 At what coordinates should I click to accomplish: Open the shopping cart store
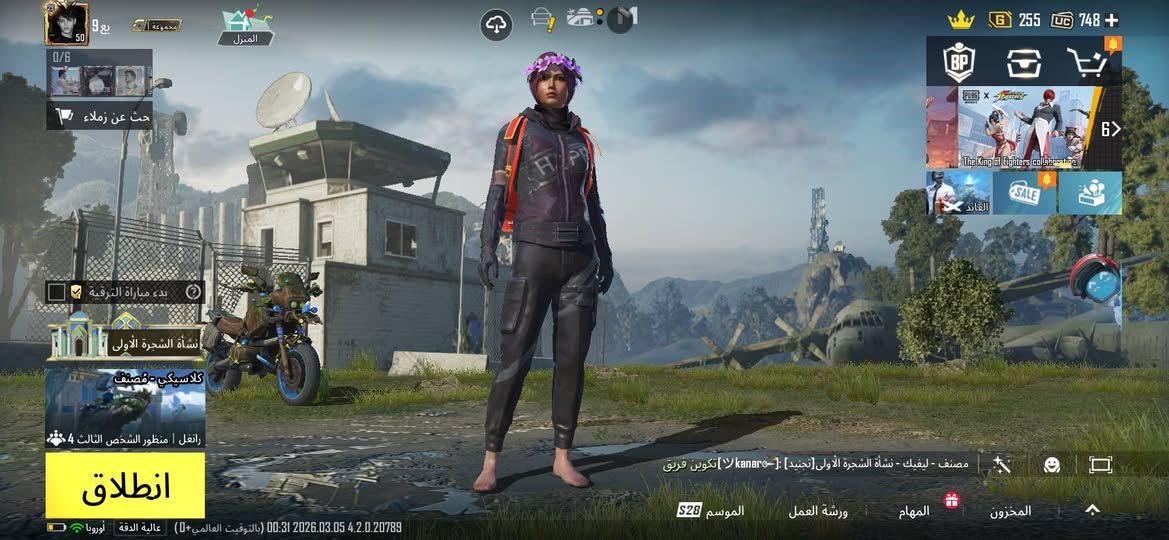[x=1086, y=63]
